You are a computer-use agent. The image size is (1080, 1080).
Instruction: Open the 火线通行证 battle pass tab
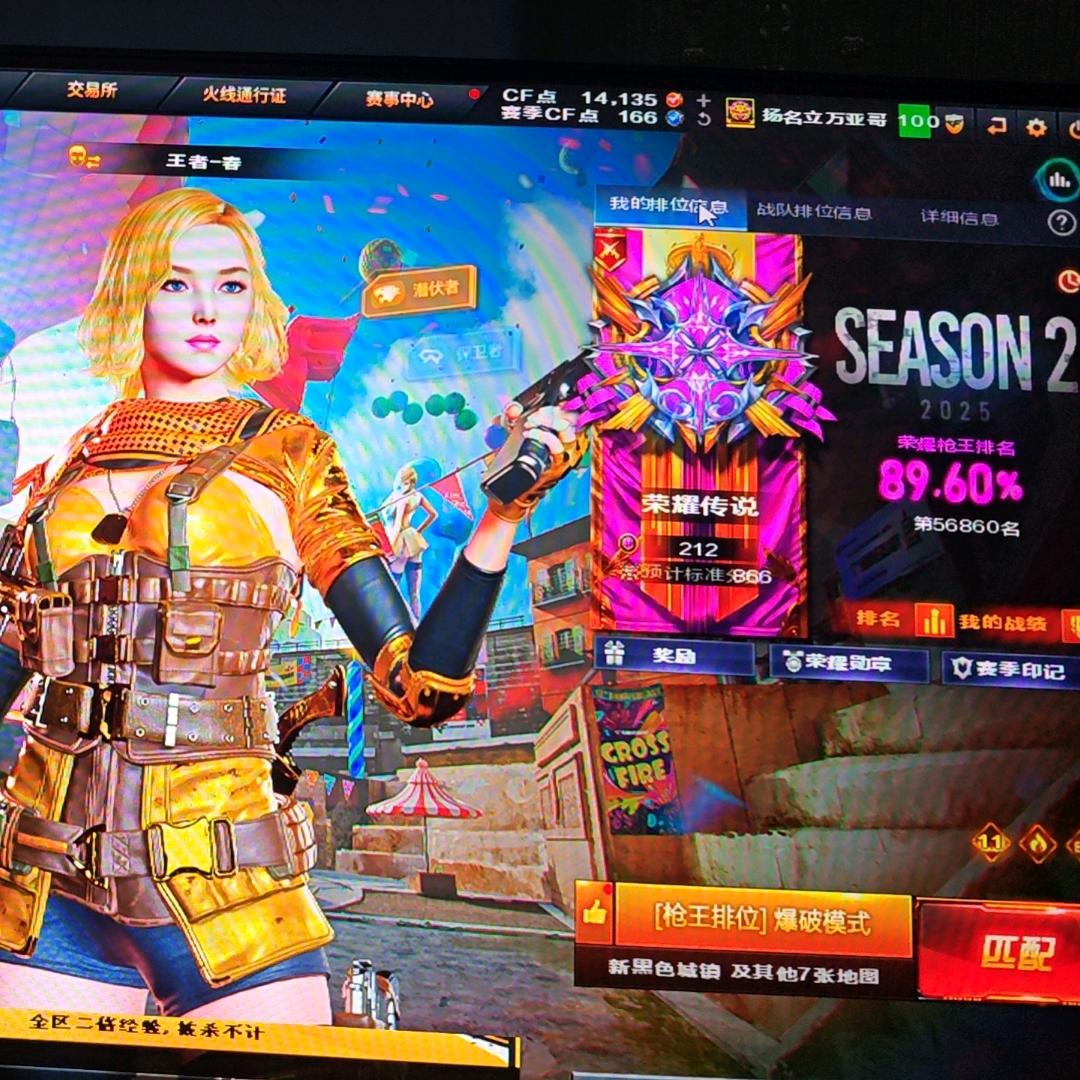click(x=244, y=95)
